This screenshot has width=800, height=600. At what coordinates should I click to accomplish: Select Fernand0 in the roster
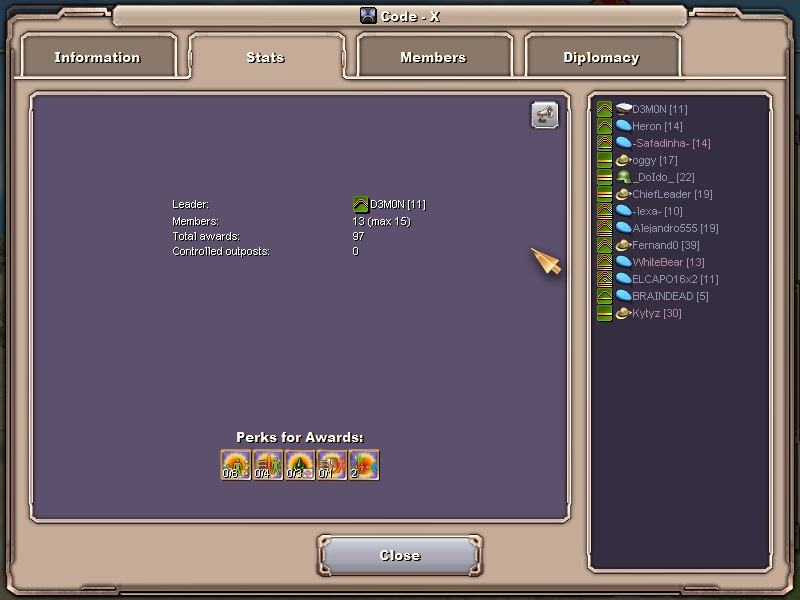[664, 245]
